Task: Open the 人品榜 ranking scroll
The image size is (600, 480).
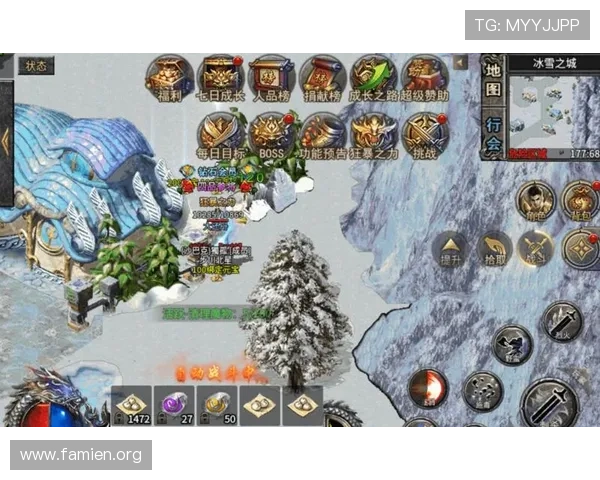Action: point(271,77)
